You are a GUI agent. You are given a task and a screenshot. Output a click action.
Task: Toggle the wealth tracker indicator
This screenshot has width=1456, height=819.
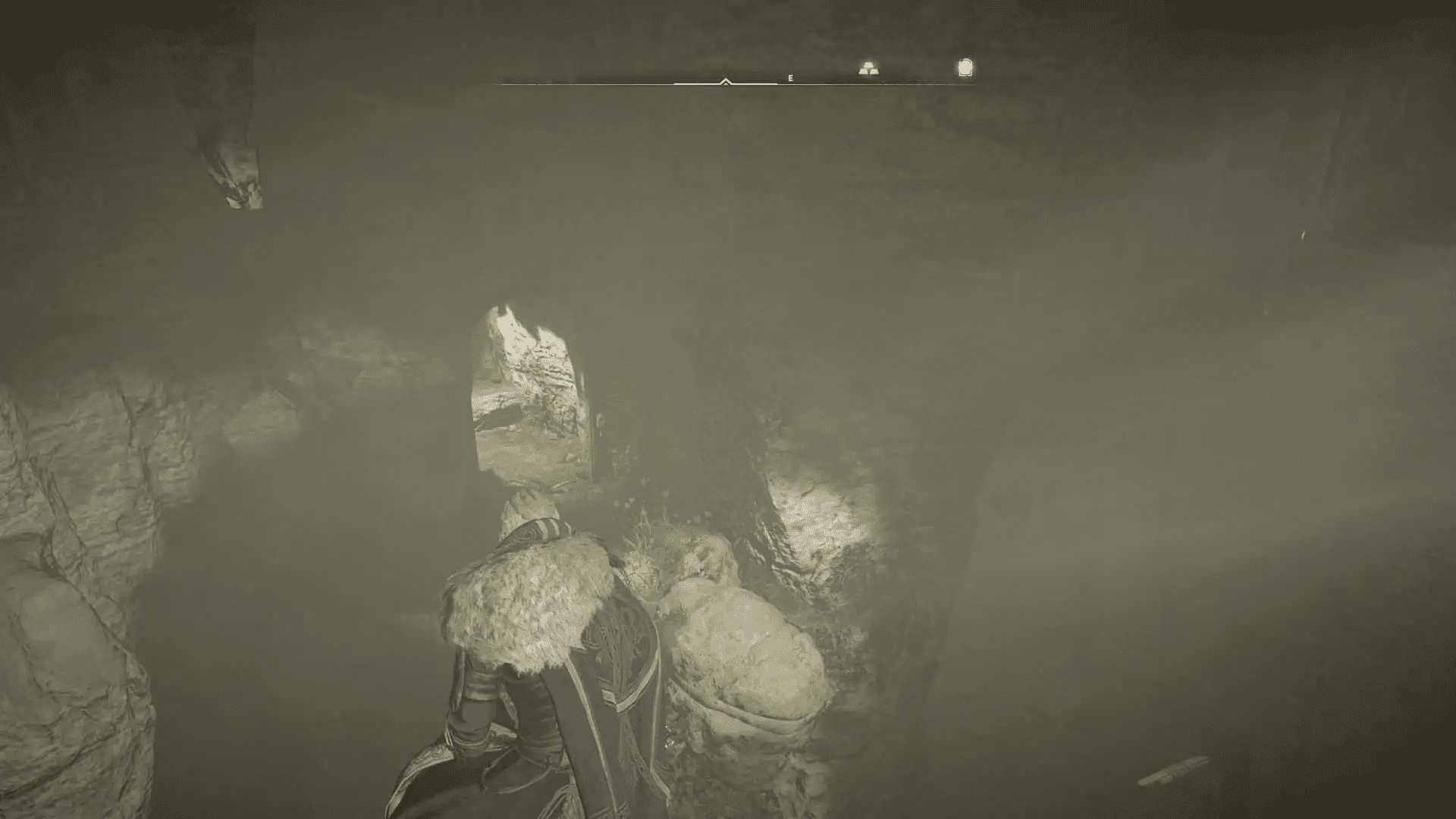click(869, 68)
